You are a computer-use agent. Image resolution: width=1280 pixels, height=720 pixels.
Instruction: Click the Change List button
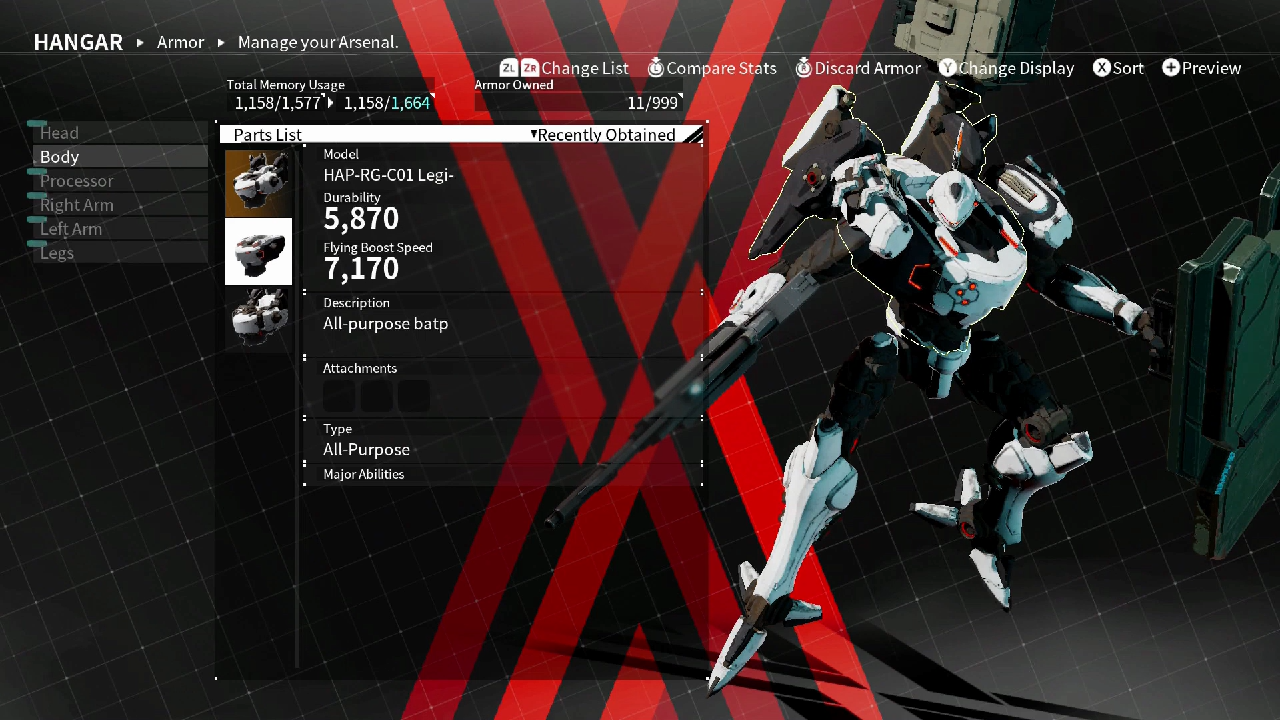(585, 68)
